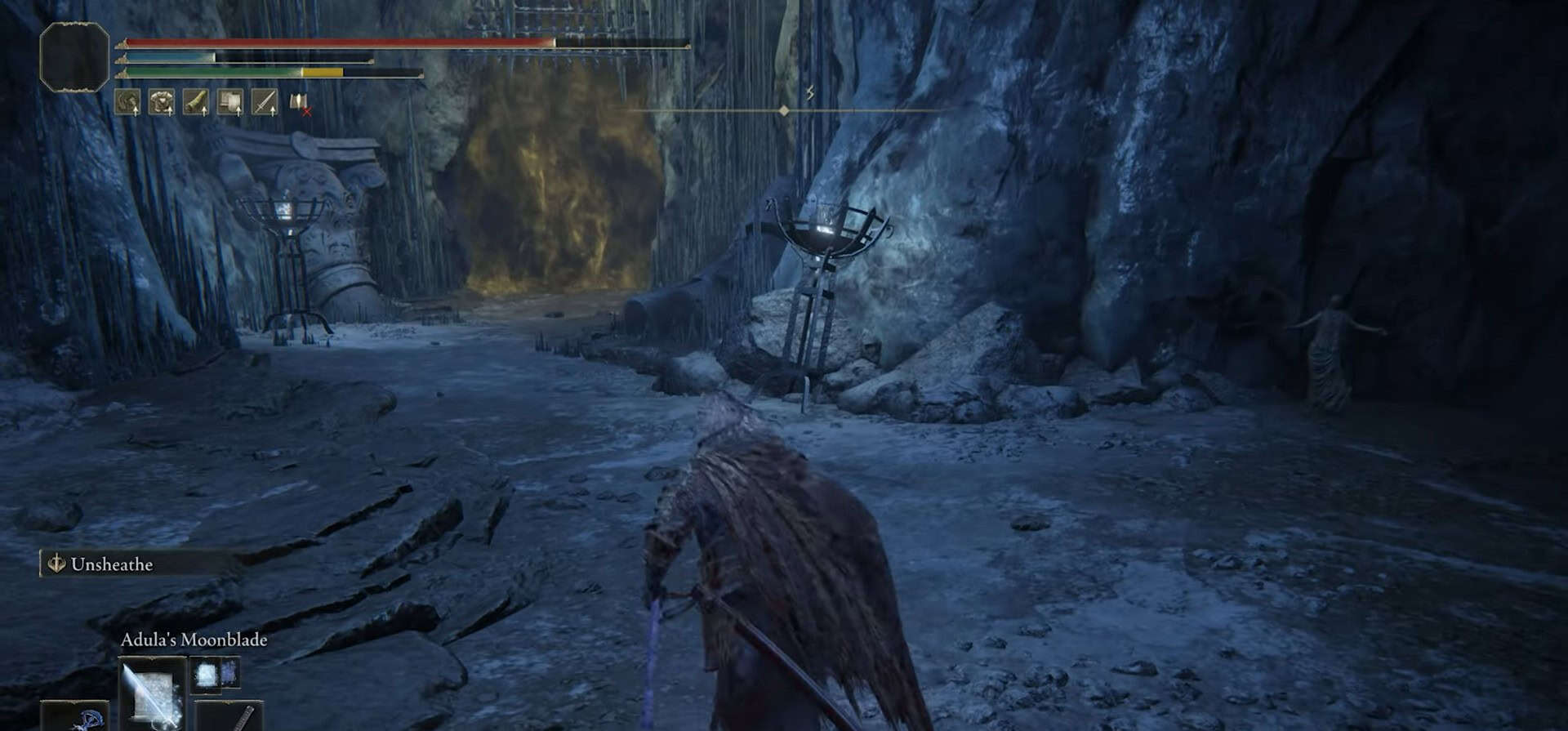Click the first buff icon in the status row

[x=127, y=102]
